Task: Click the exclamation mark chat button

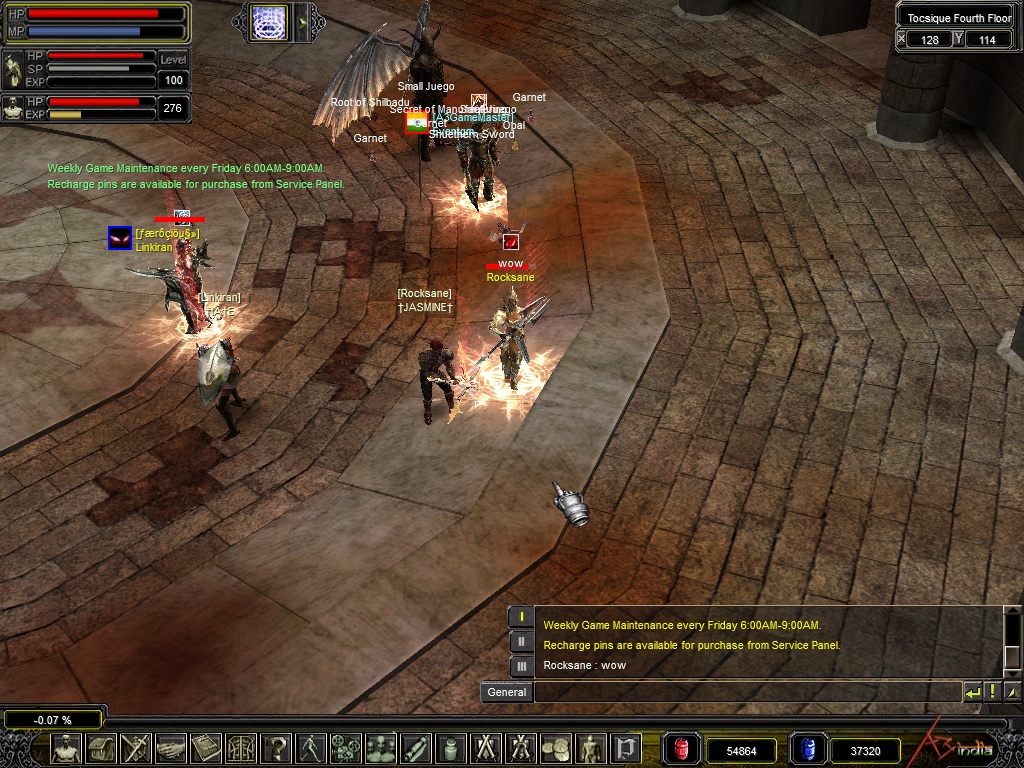Action: (992, 692)
